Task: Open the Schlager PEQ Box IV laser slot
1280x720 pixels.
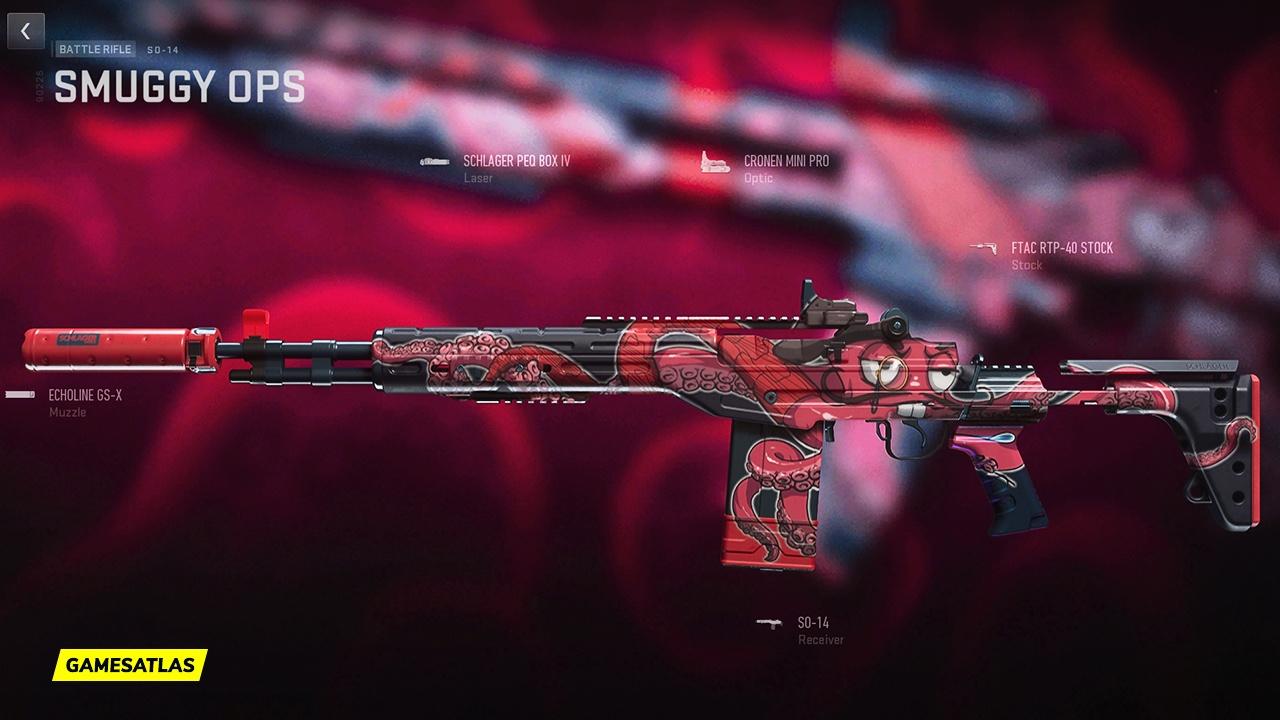Action: point(516,161)
